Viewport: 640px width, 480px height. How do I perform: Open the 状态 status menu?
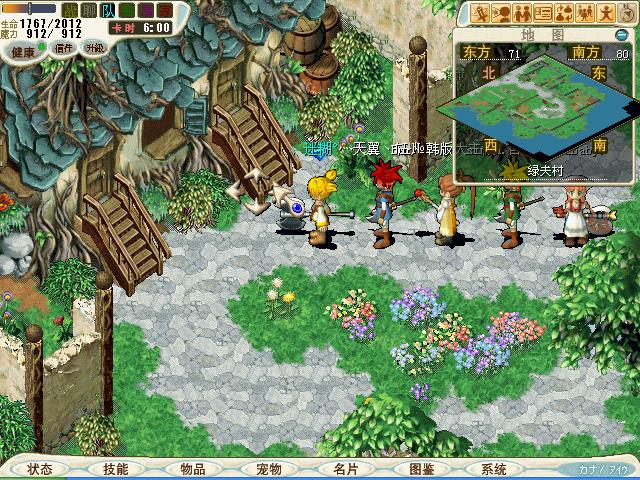(41, 469)
